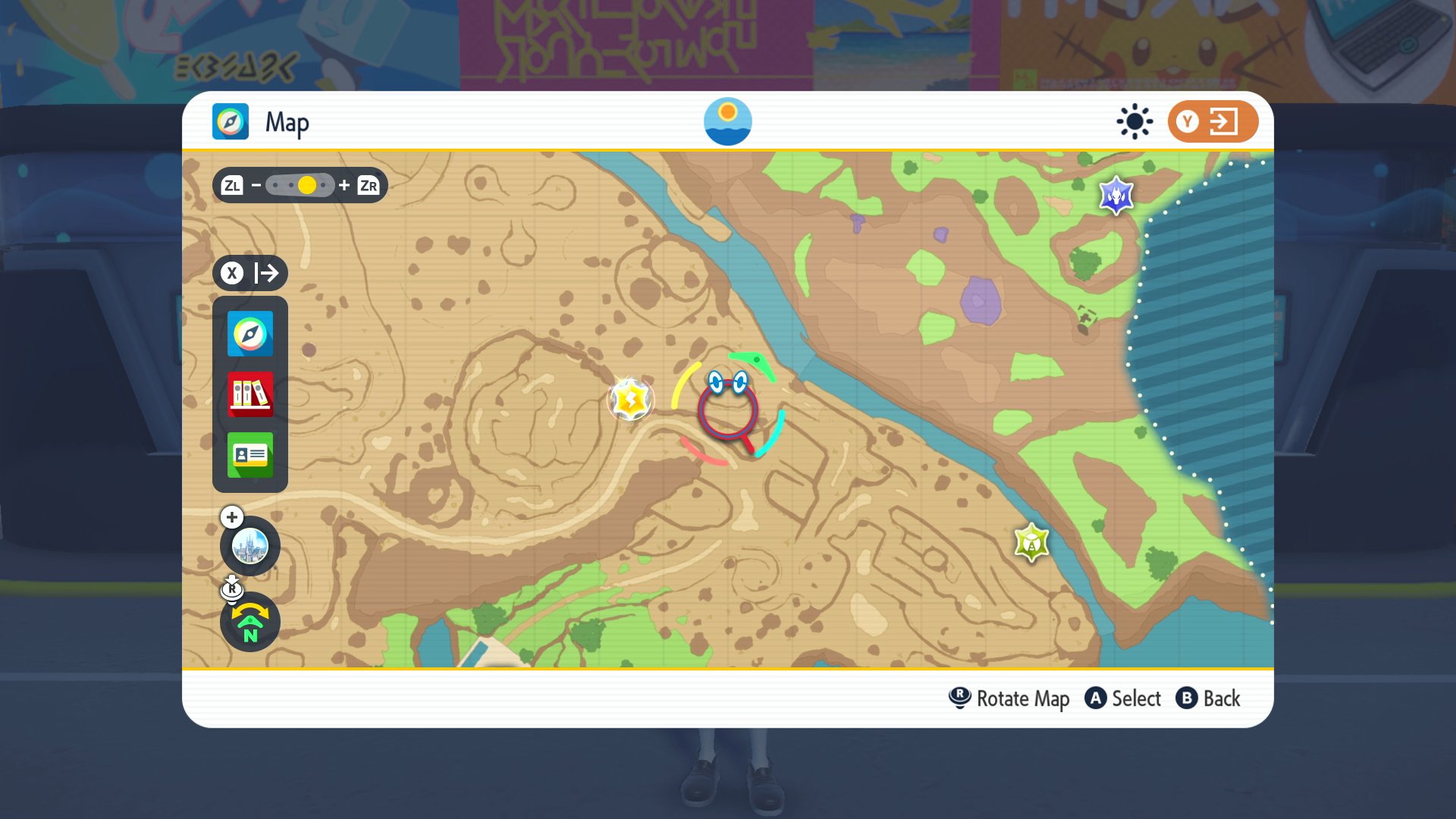
Task: Click the purple gym badge marker
Action: 1116,196
